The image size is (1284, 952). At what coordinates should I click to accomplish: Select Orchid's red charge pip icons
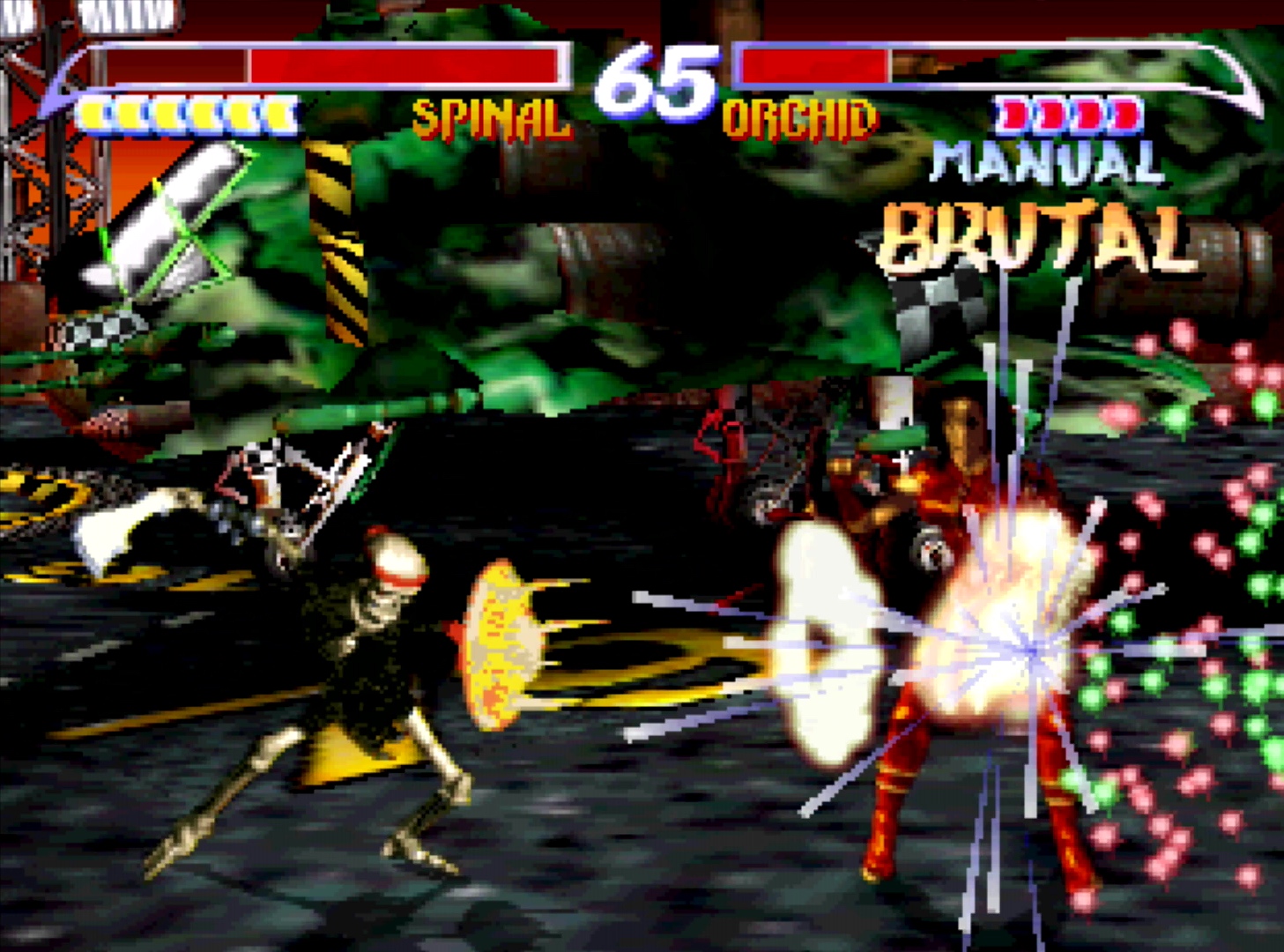tap(1066, 115)
